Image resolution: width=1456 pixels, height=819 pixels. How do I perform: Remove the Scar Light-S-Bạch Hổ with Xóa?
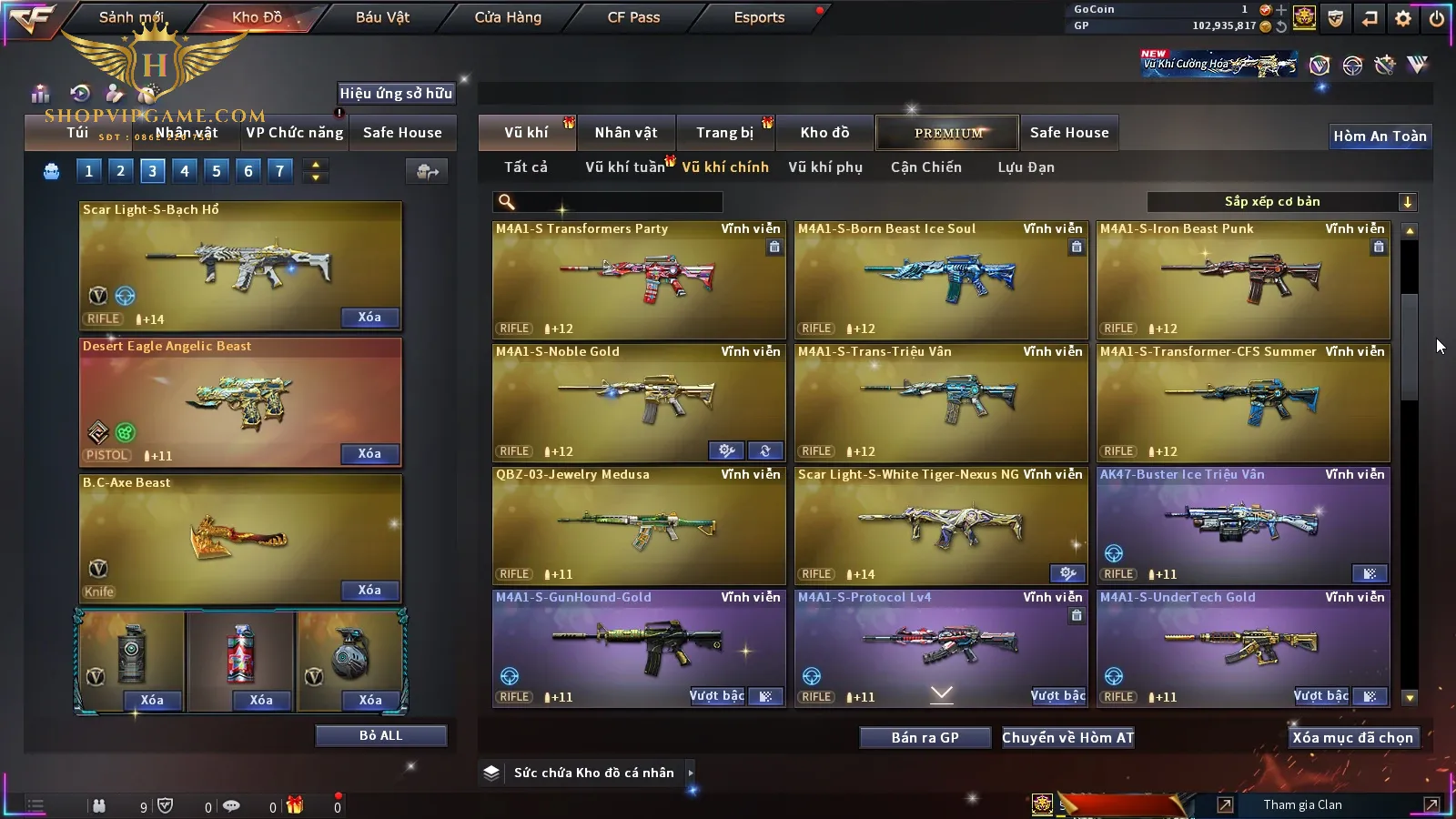[369, 318]
